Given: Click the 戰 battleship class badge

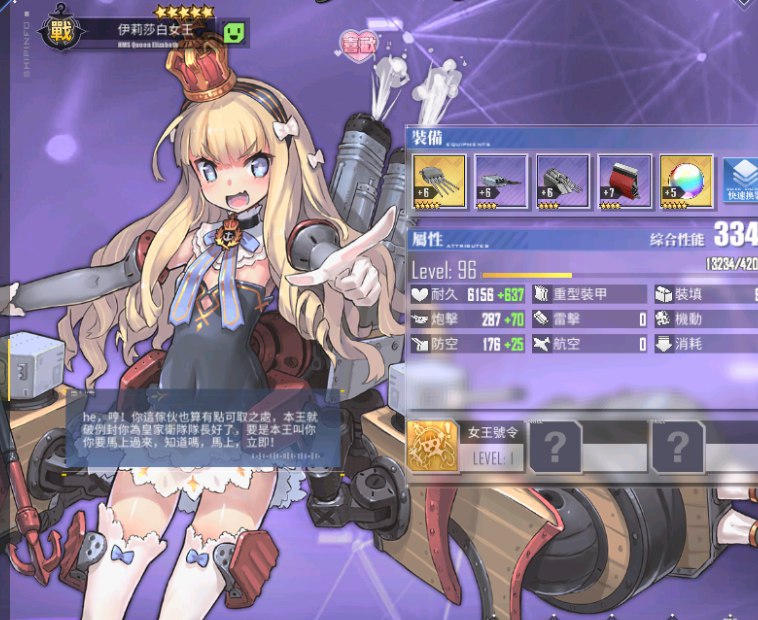Looking at the screenshot, I should click(58, 31).
